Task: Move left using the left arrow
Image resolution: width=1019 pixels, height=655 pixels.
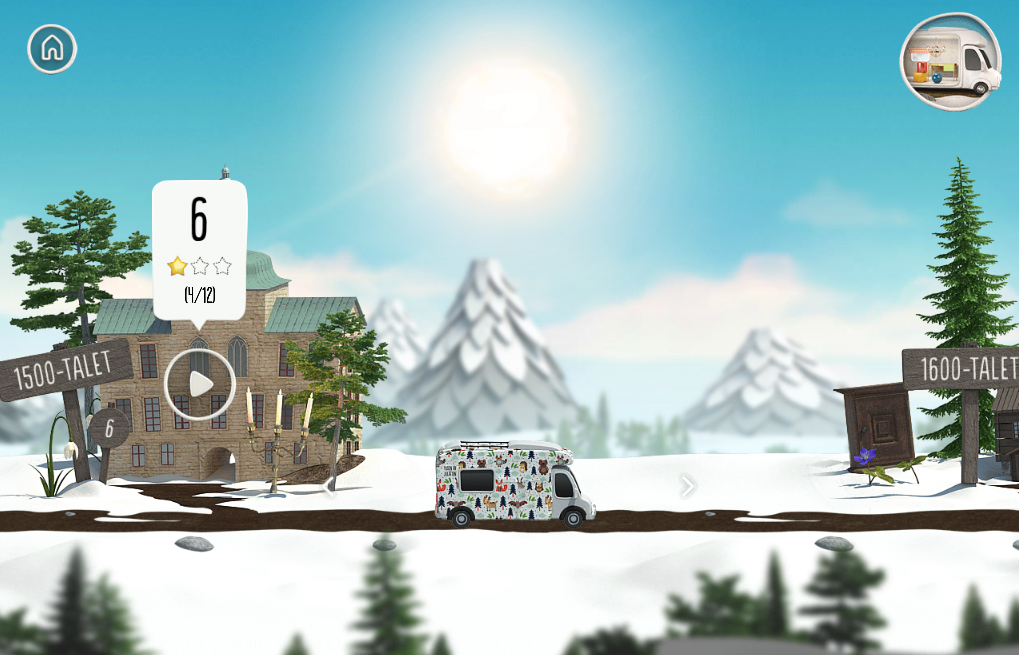Action: pyautogui.click(x=329, y=487)
